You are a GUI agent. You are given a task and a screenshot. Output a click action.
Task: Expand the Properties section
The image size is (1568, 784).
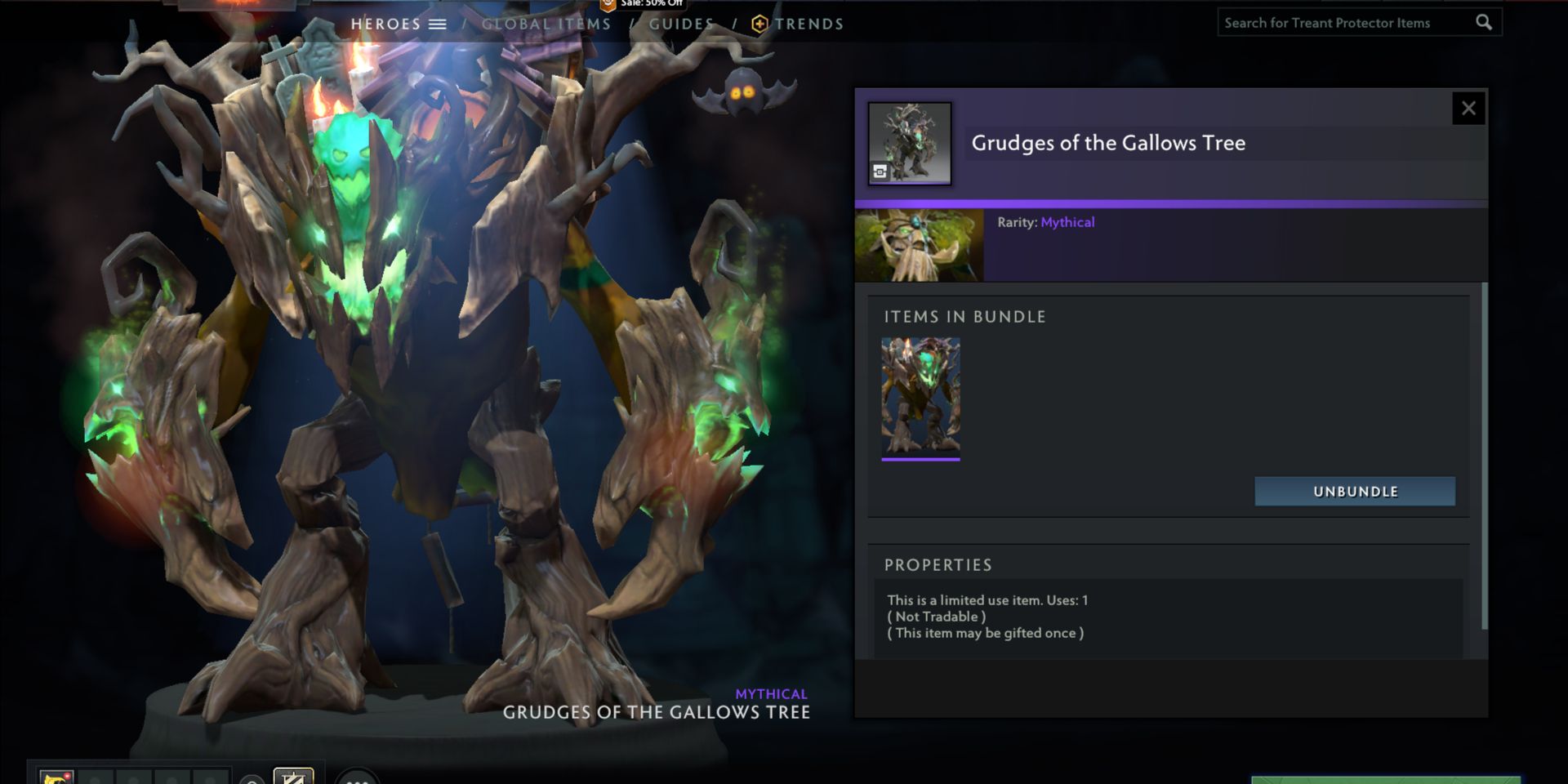point(938,564)
